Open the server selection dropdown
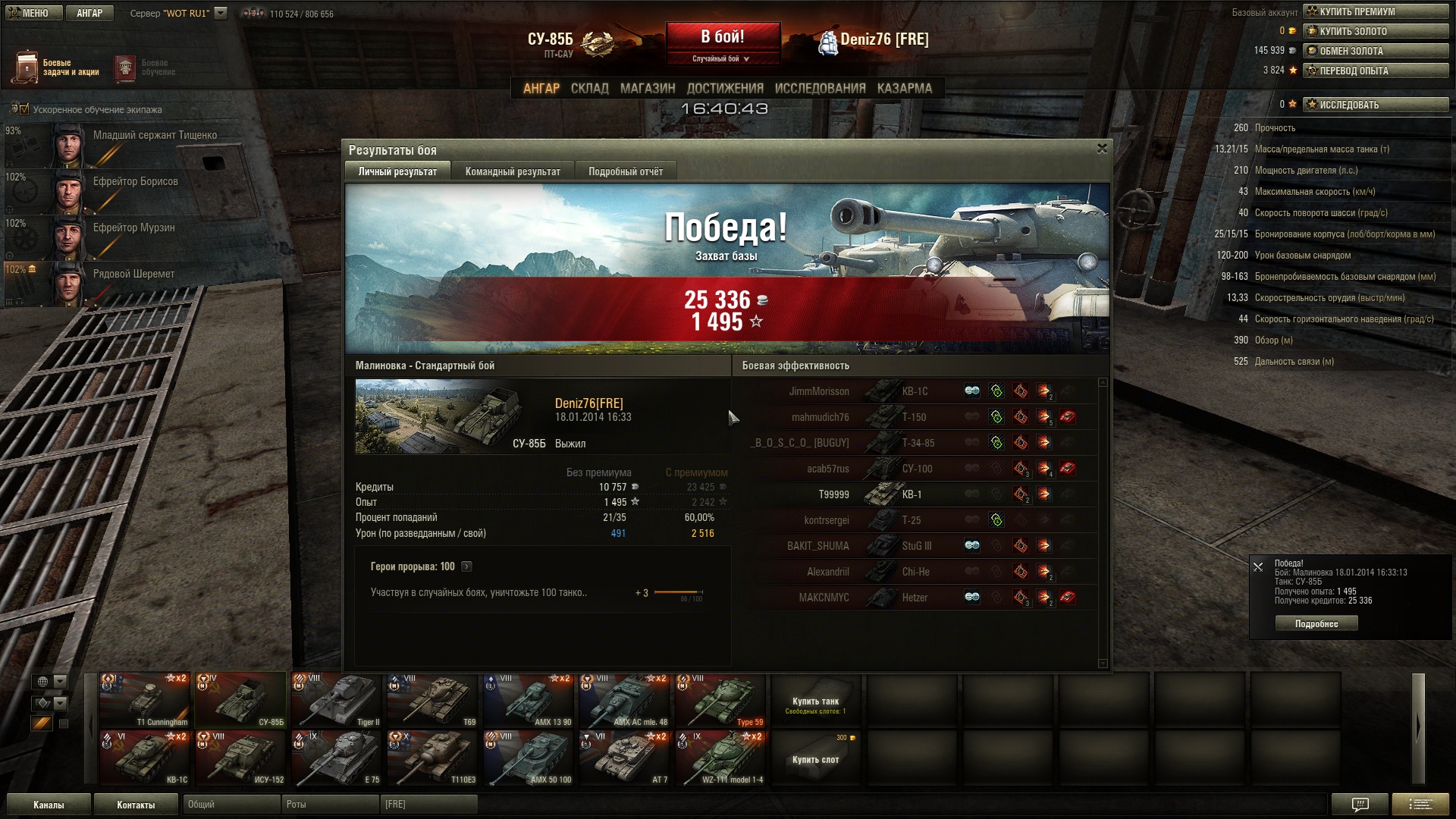Screen dimensions: 1456x819 point(221,13)
